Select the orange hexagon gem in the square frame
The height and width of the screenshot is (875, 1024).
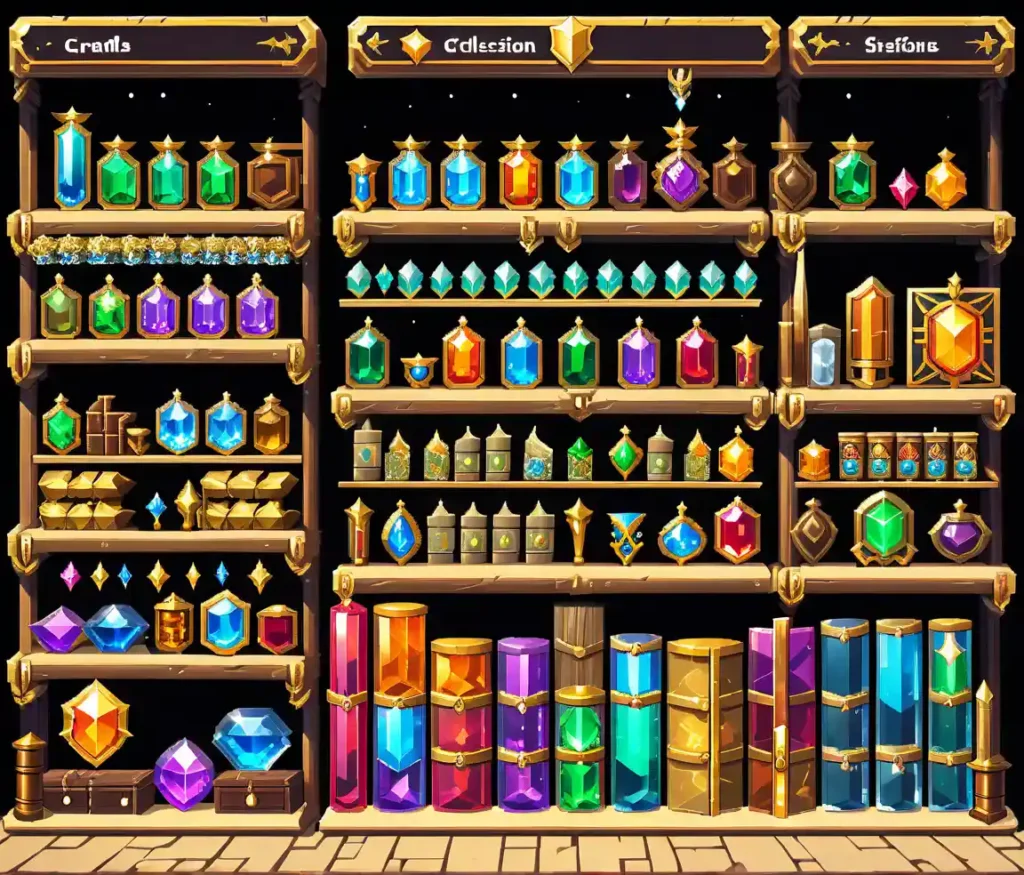952,338
